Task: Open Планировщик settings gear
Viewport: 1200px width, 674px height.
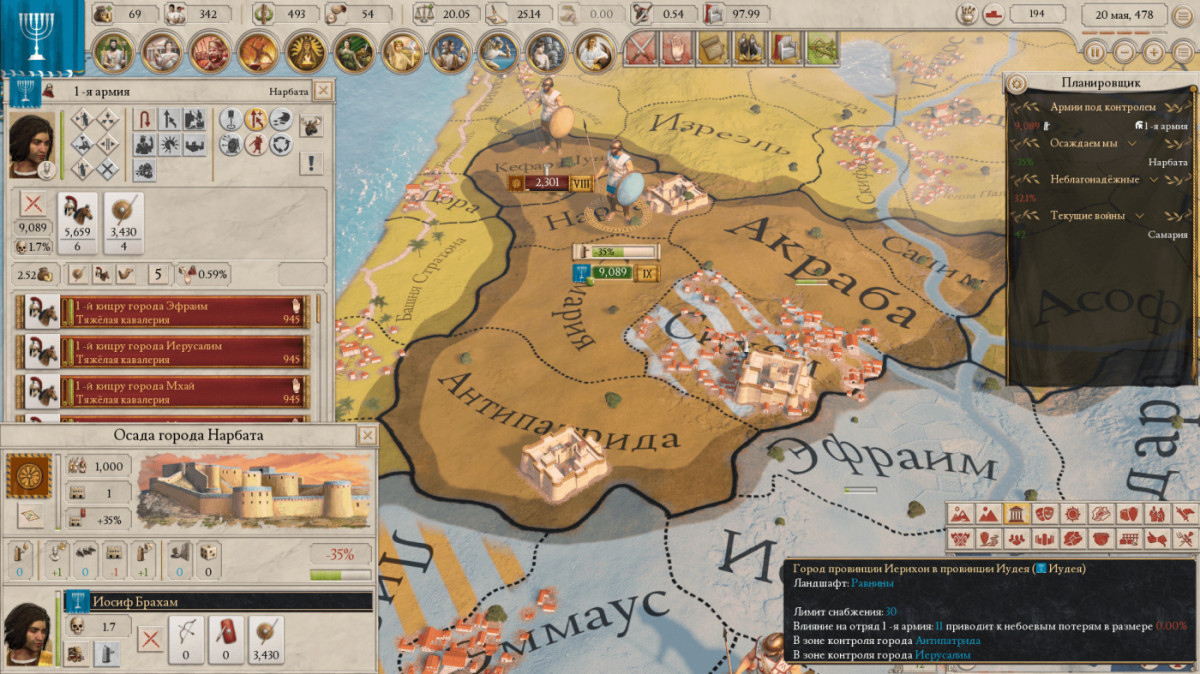Action: [x=1017, y=85]
